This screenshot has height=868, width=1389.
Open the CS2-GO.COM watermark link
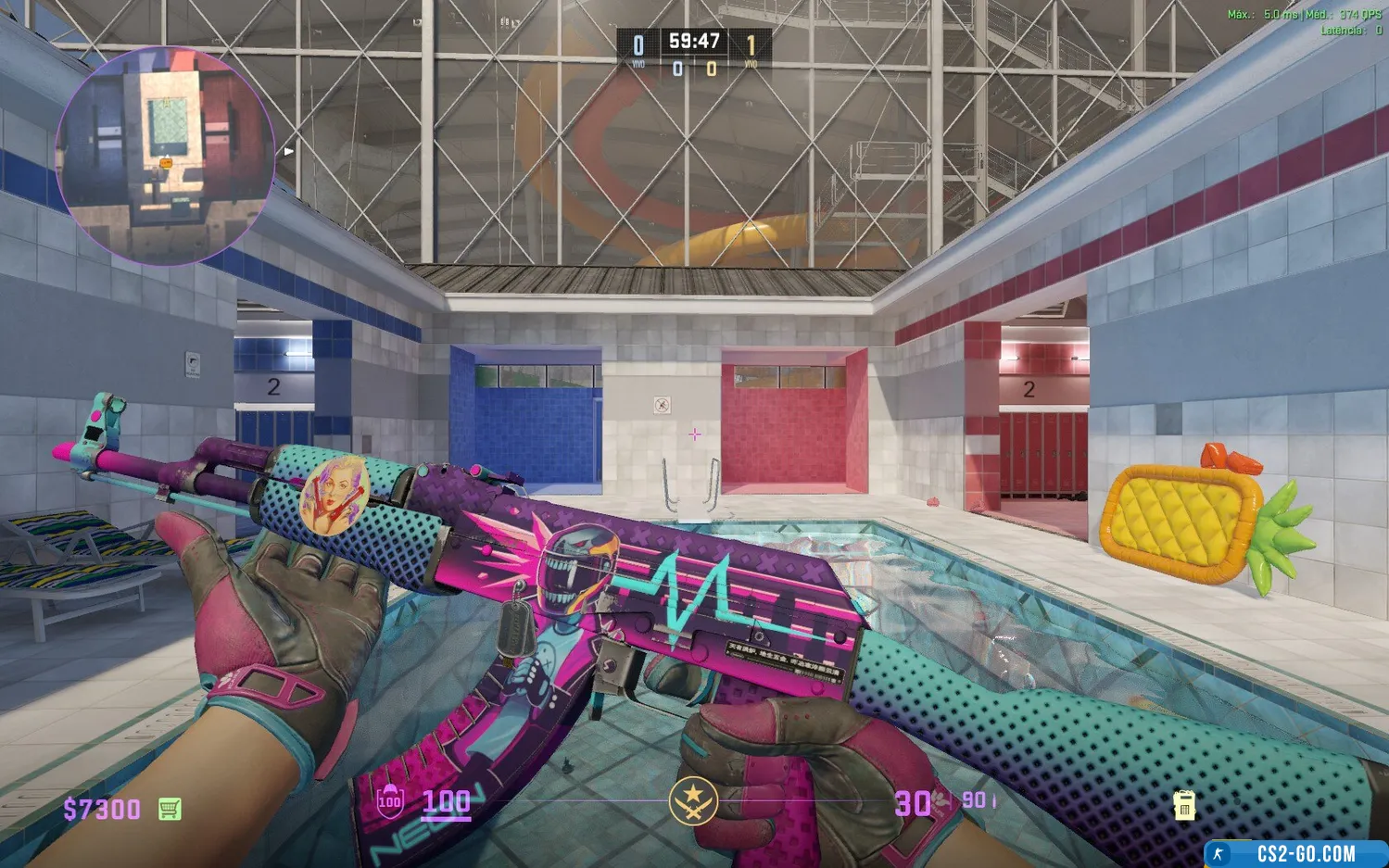point(1305,853)
